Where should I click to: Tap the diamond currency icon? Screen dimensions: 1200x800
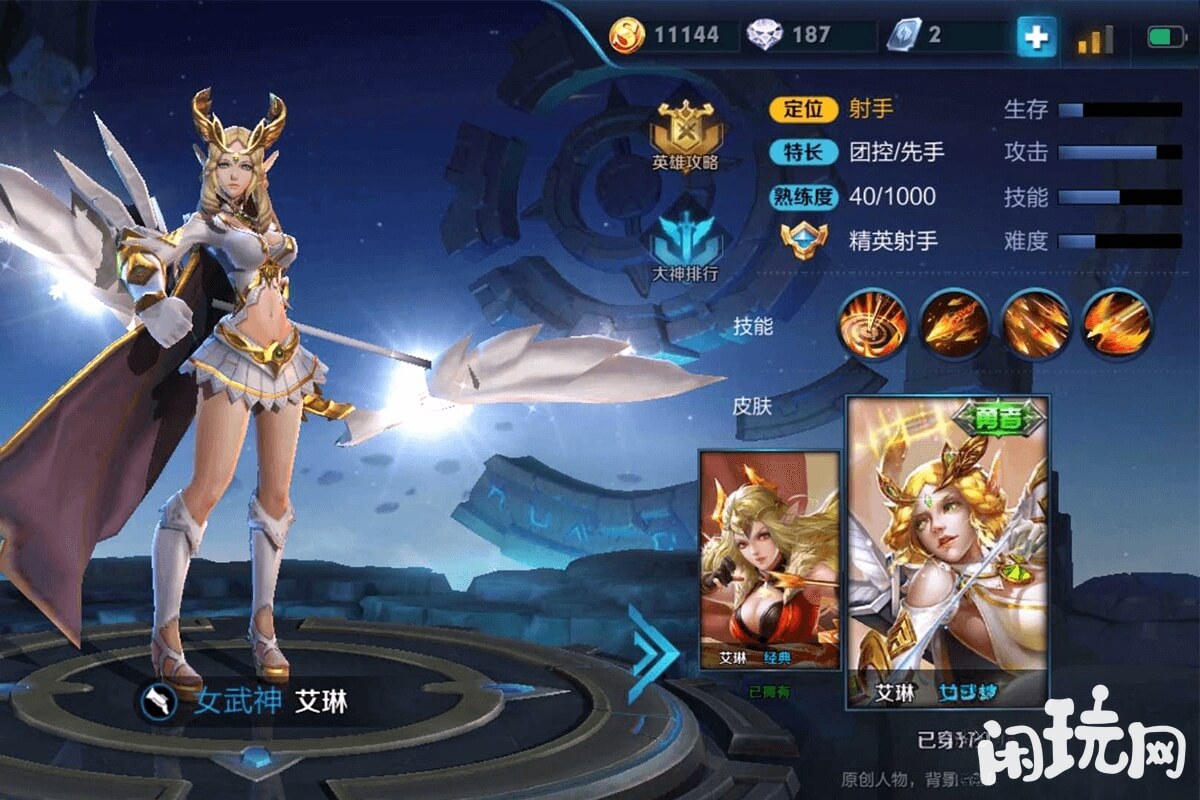[x=766, y=36]
